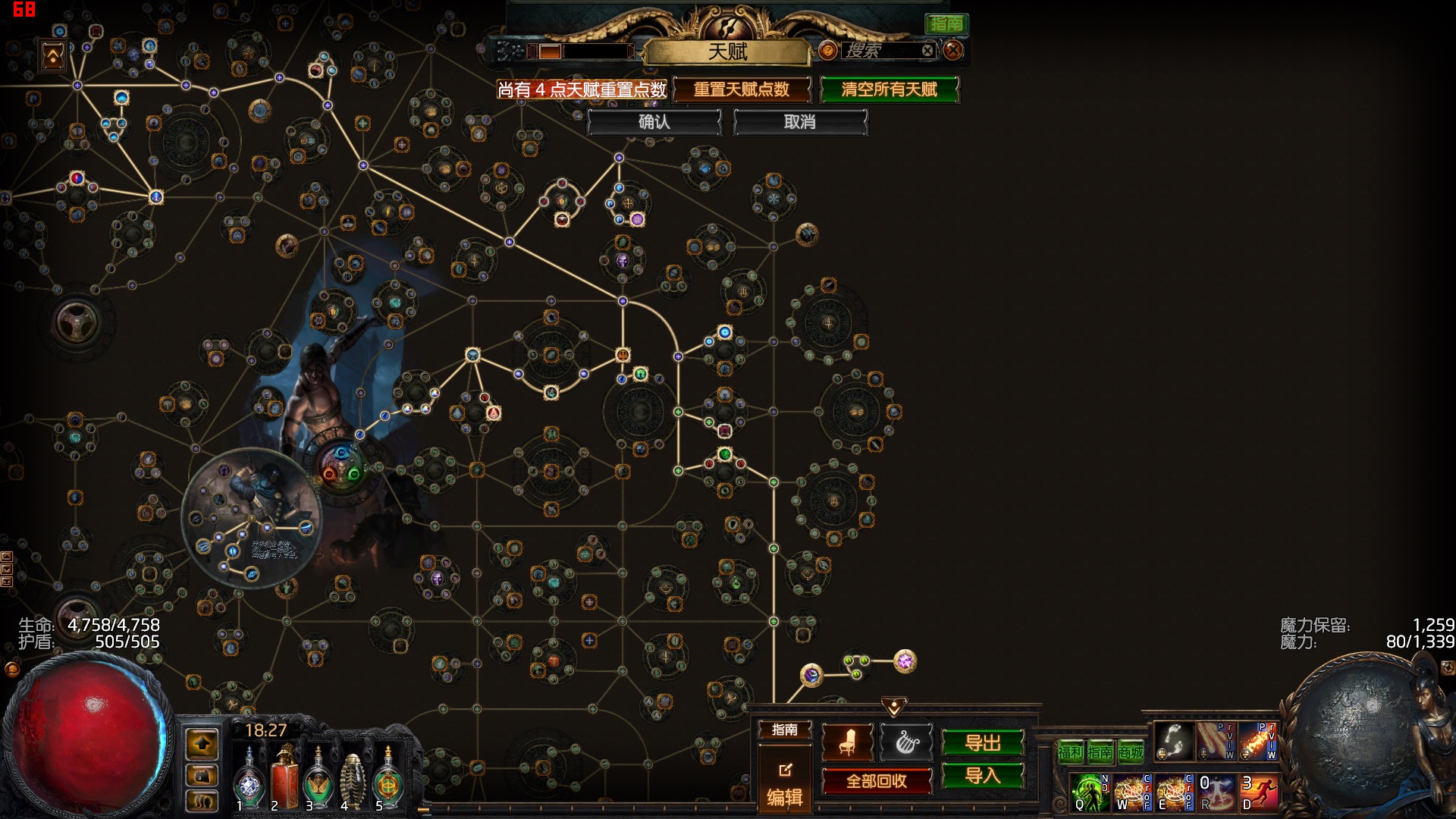Click the red 全部回收 button
The image size is (1456, 819).
[x=877, y=781]
